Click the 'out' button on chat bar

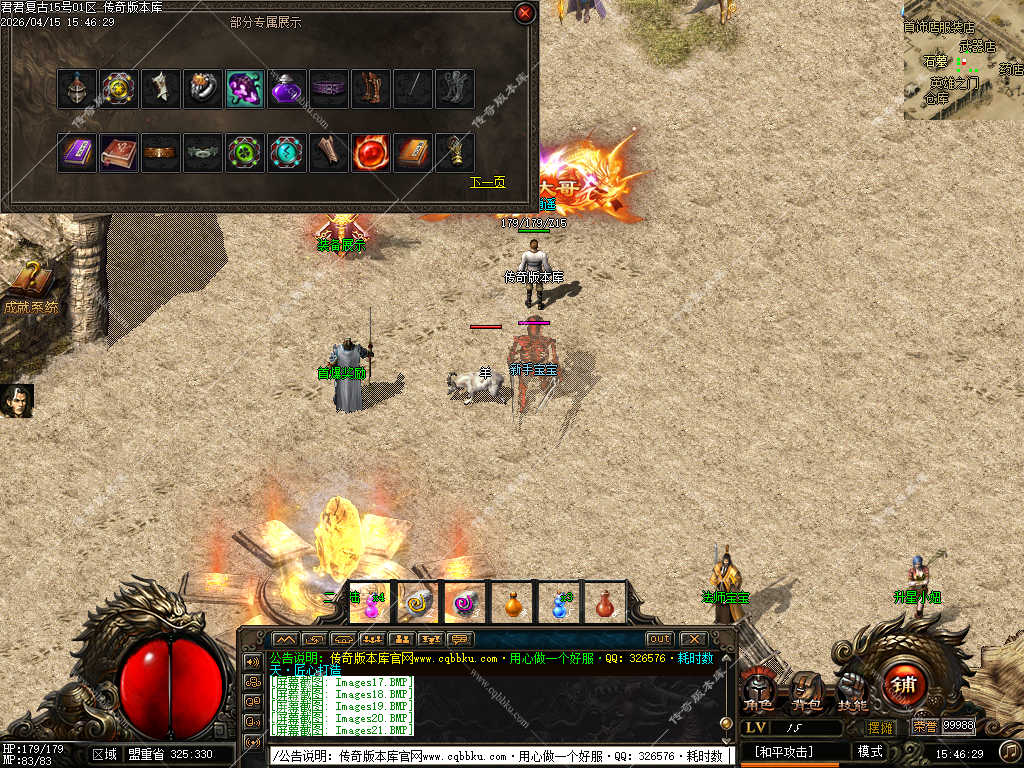coord(659,639)
